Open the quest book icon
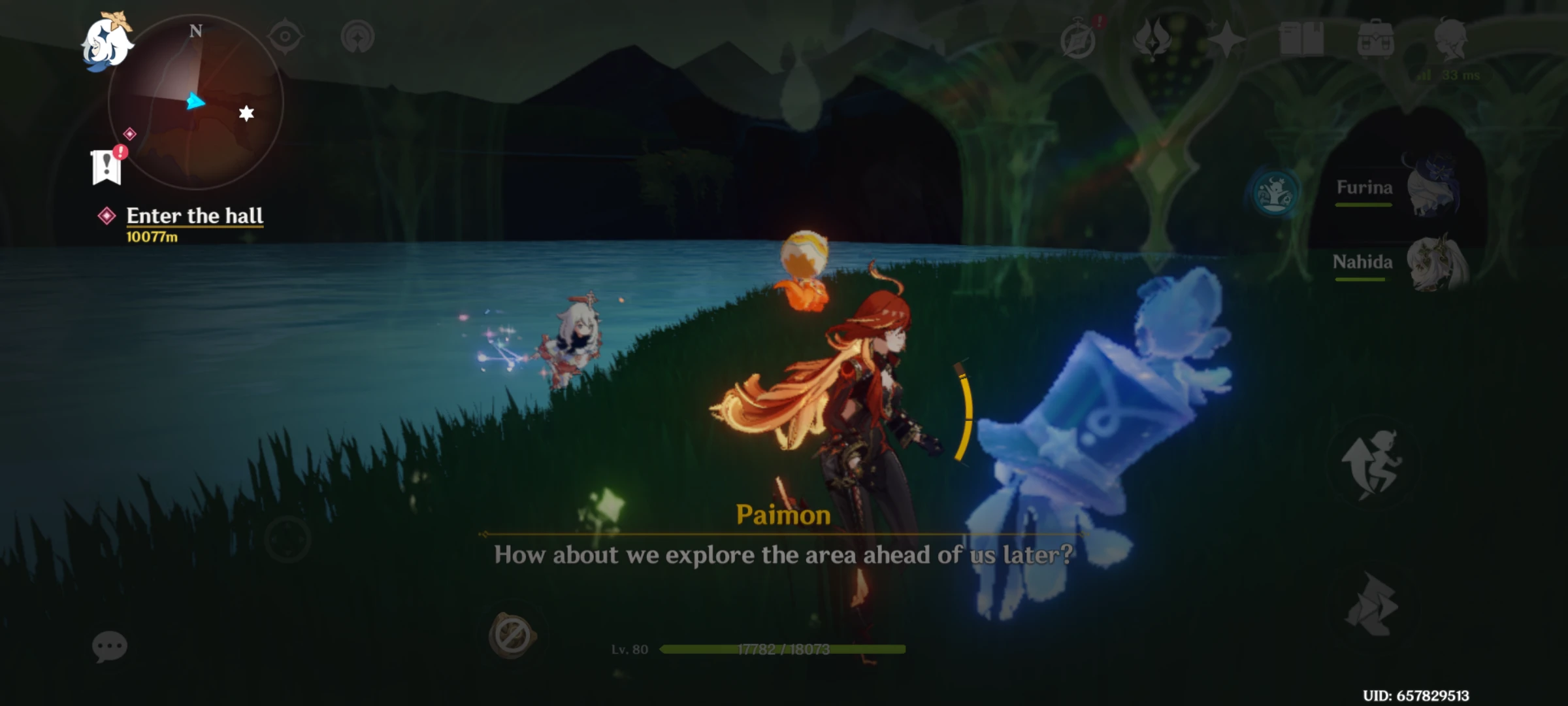 click(x=1302, y=39)
